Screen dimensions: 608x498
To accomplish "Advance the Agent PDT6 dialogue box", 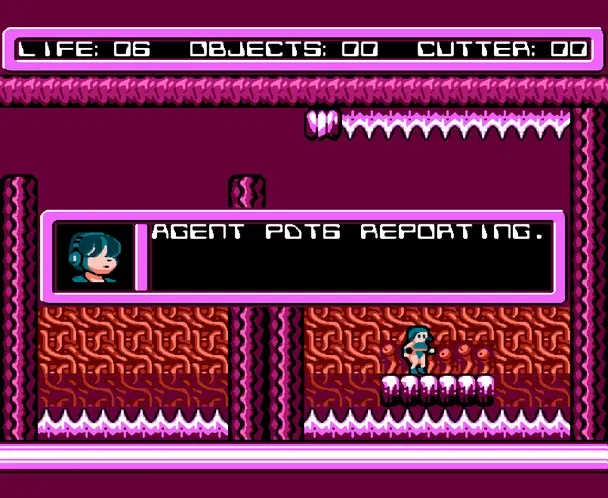I will coord(350,256).
